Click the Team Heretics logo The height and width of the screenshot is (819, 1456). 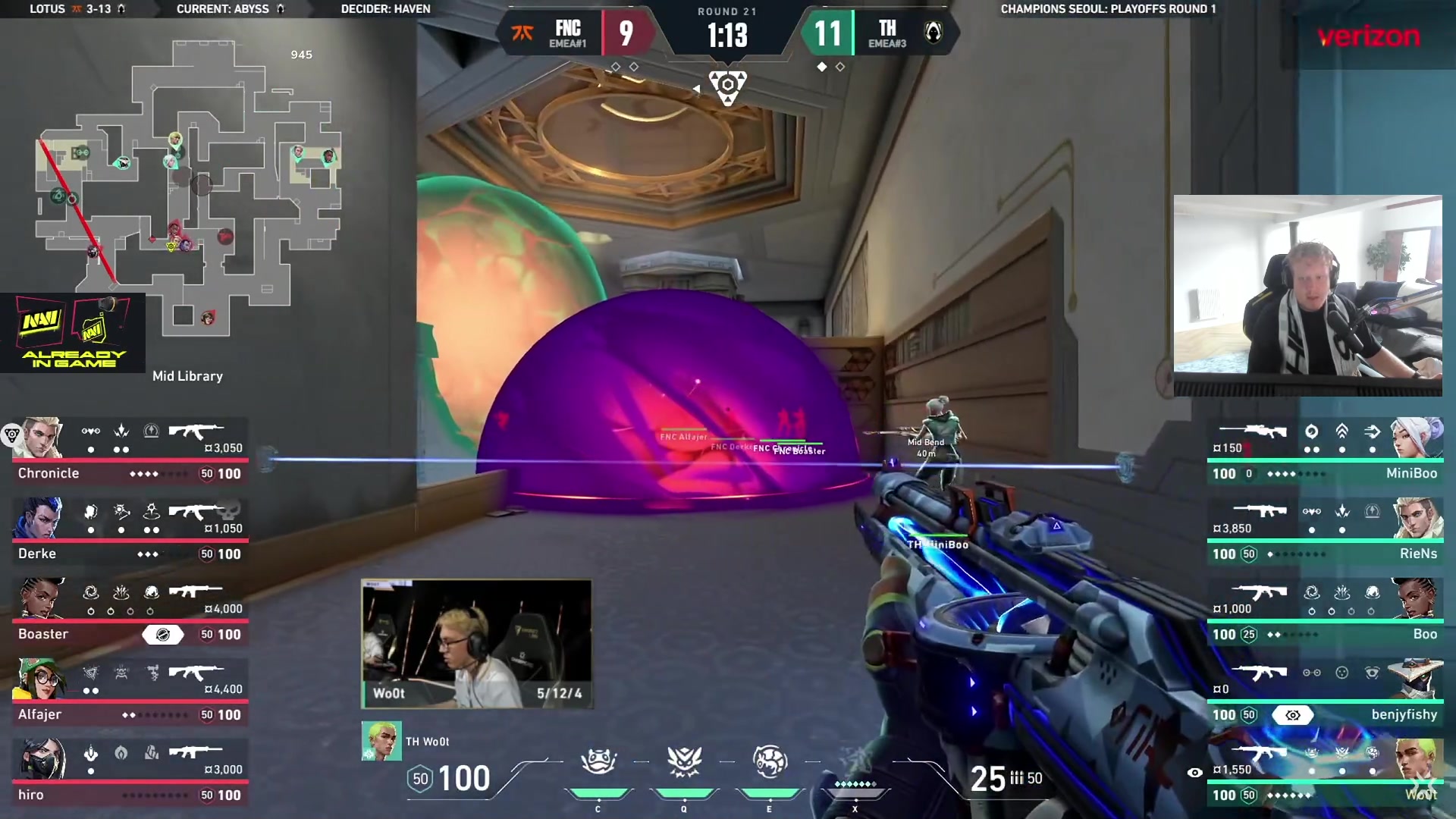point(934,33)
